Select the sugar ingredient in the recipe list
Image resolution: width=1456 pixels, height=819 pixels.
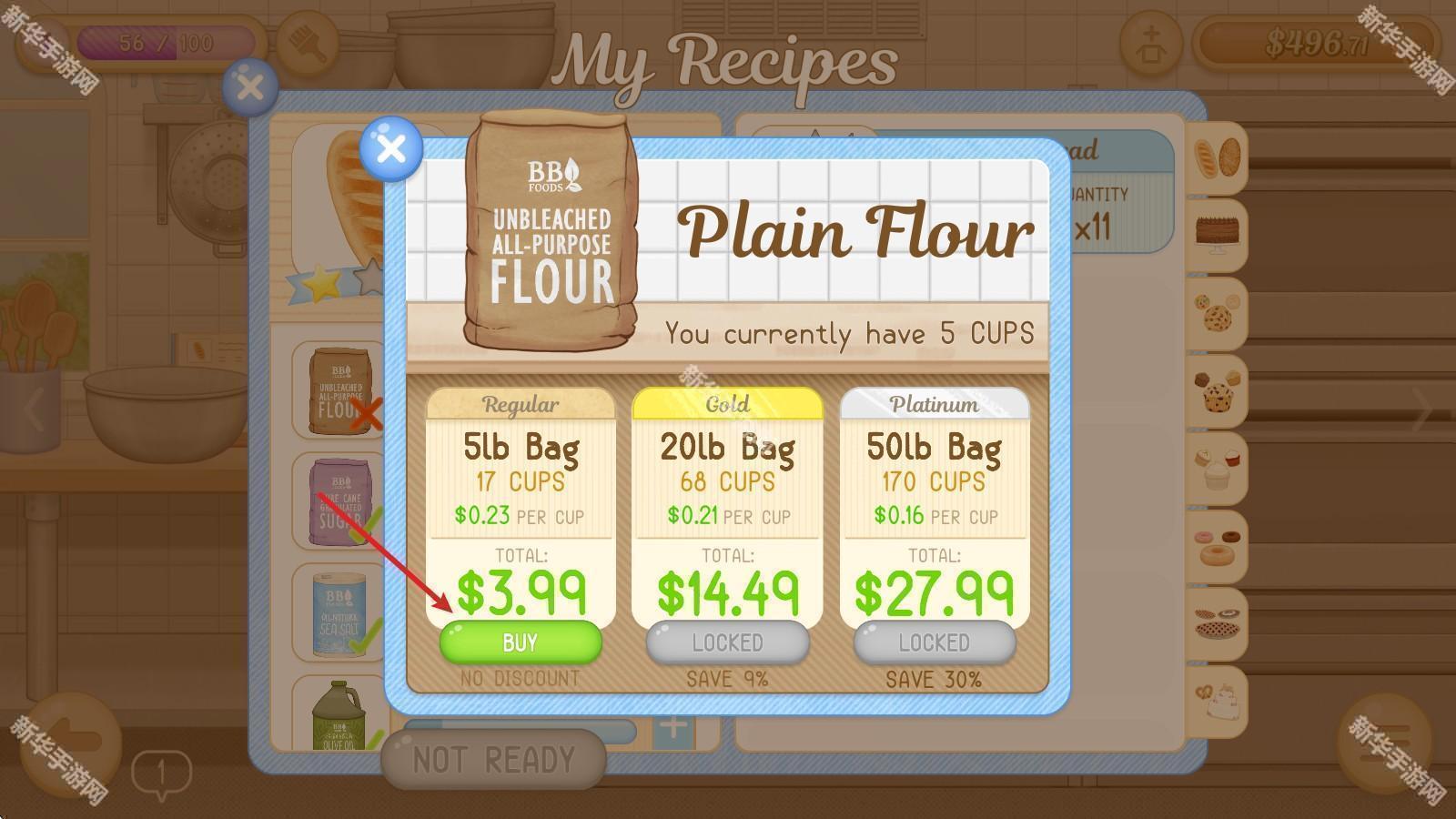(x=339, y=502)
